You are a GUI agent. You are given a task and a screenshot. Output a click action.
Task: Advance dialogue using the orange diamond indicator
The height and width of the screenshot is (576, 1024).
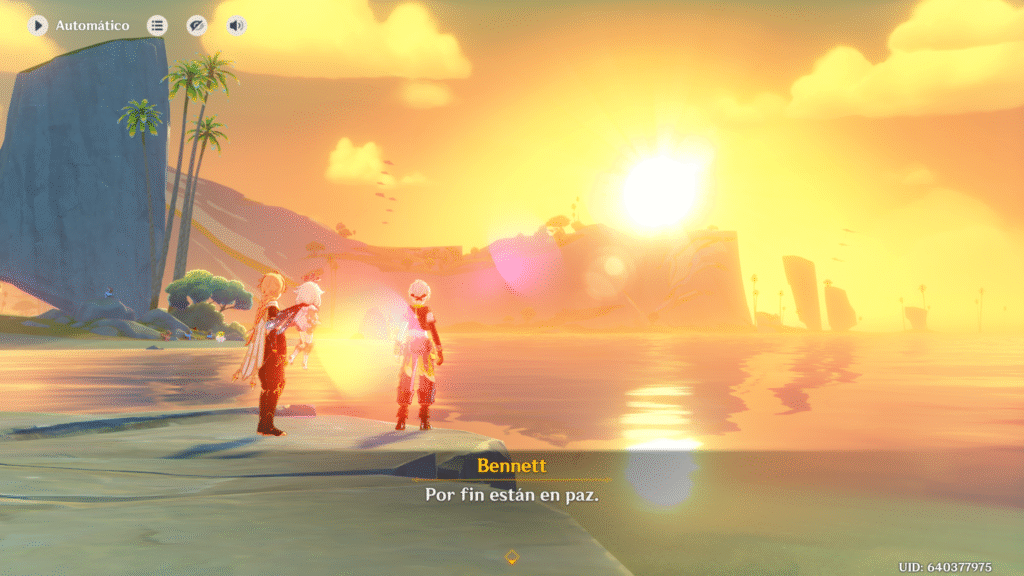pos(512,556)
